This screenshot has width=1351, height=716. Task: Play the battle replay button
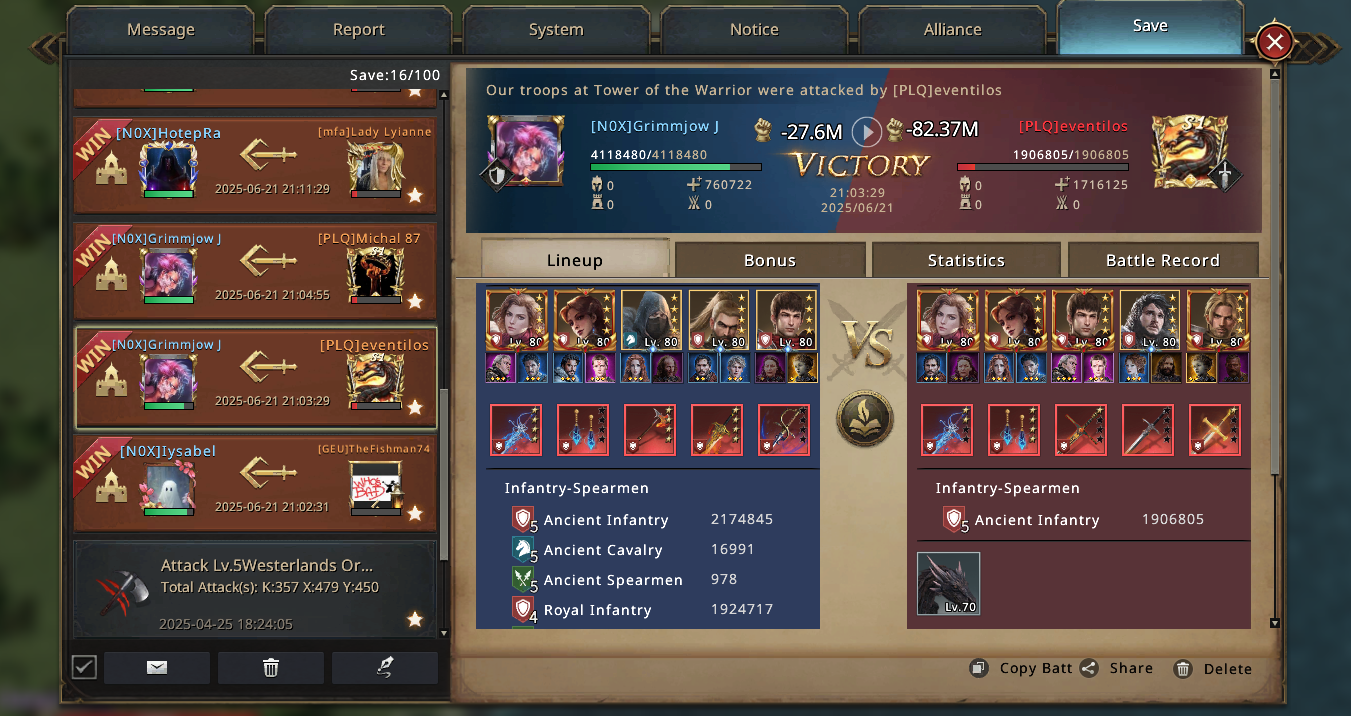click(x=866, y=131)
